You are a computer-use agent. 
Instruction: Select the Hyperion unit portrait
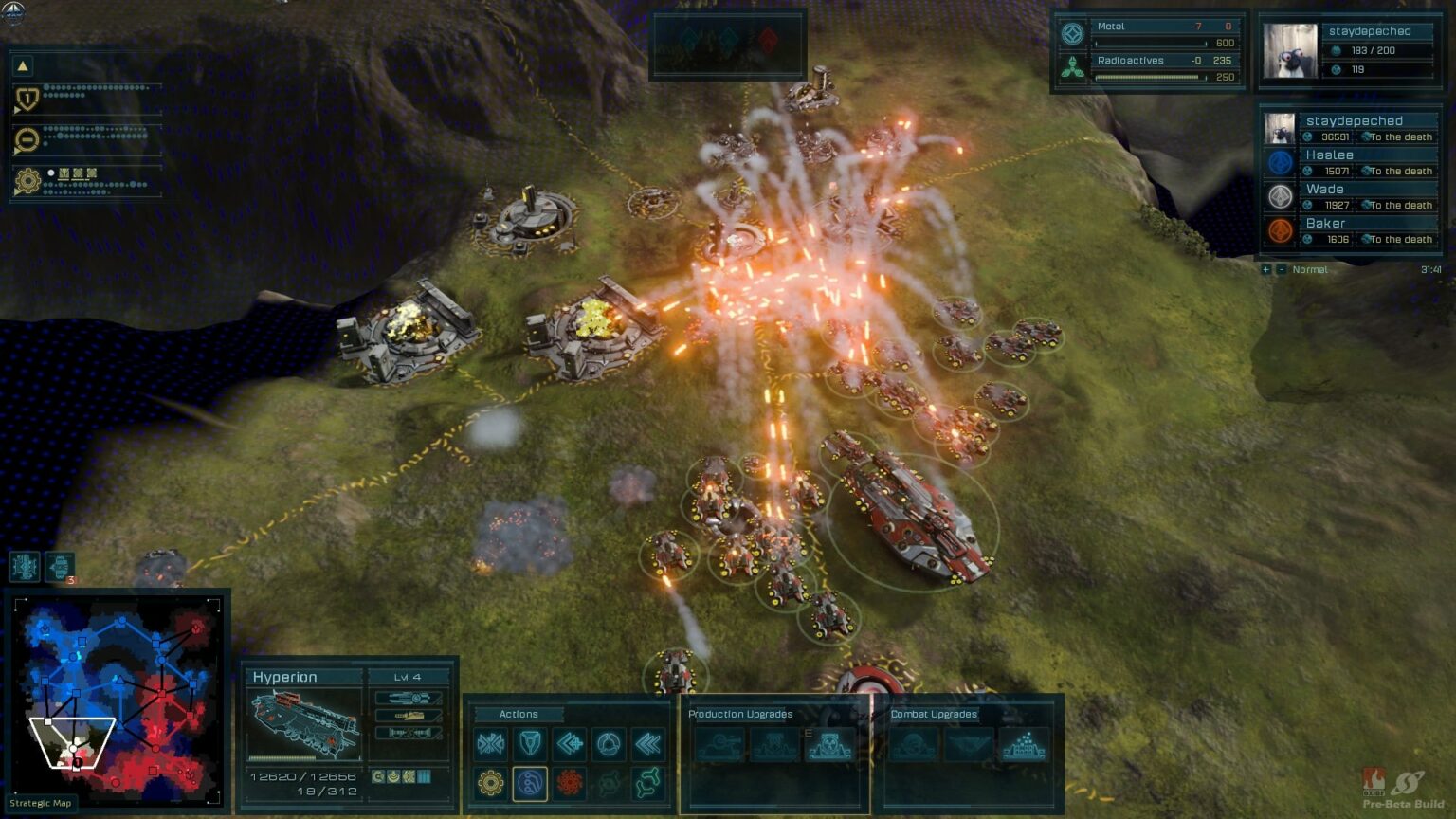[x=304, y=724]
